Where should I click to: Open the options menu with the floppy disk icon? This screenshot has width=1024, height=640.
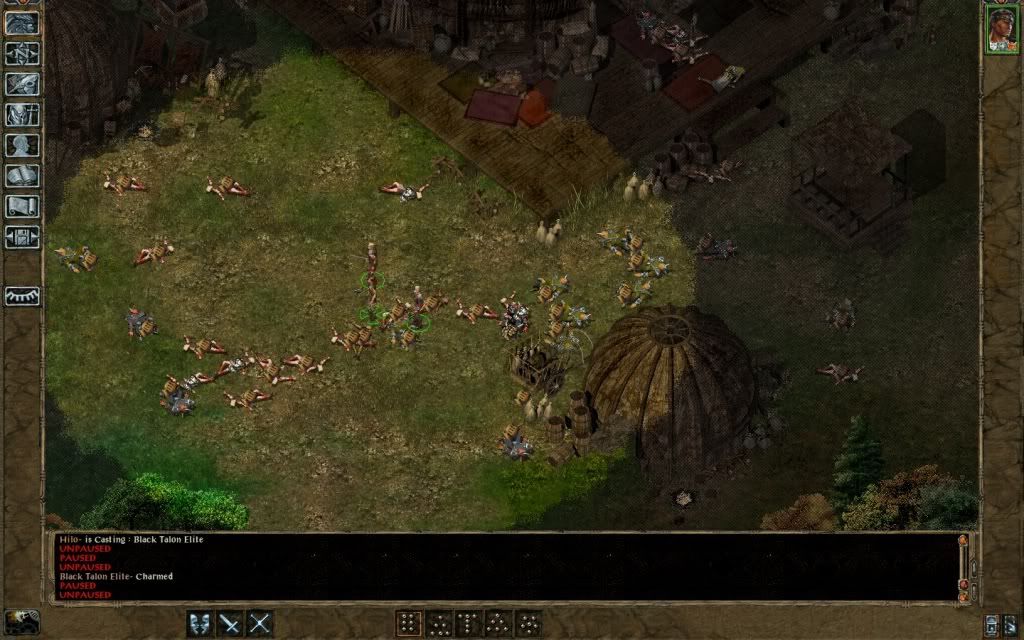pyautogui.click(x=22, y=237)
